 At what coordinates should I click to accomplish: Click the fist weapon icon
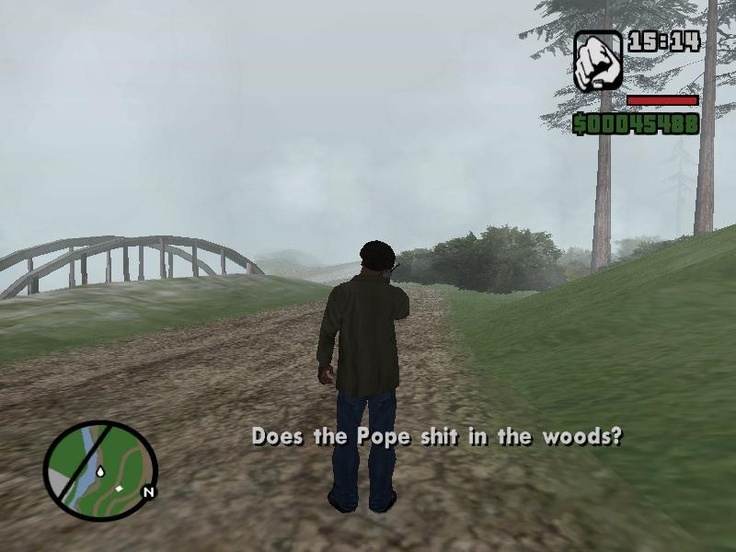[597, 61]
